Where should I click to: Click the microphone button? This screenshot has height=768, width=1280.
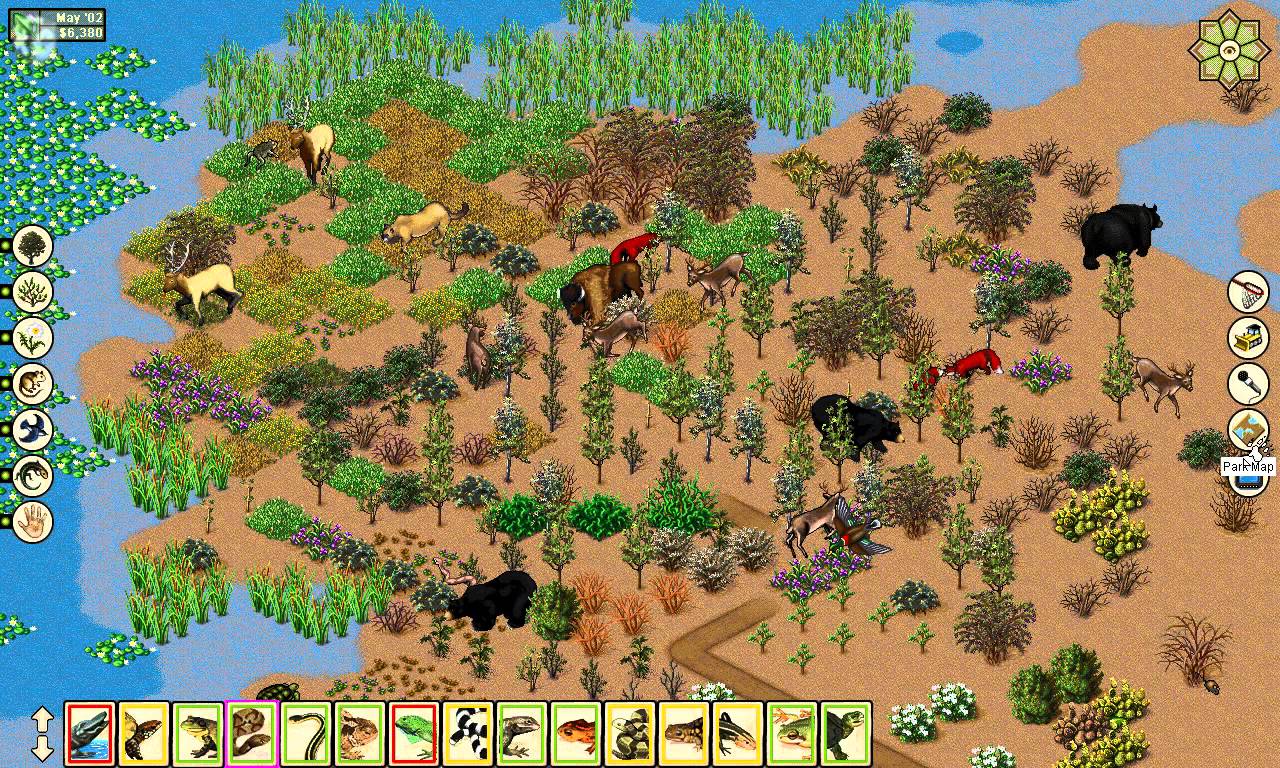tap(1248, 384)
